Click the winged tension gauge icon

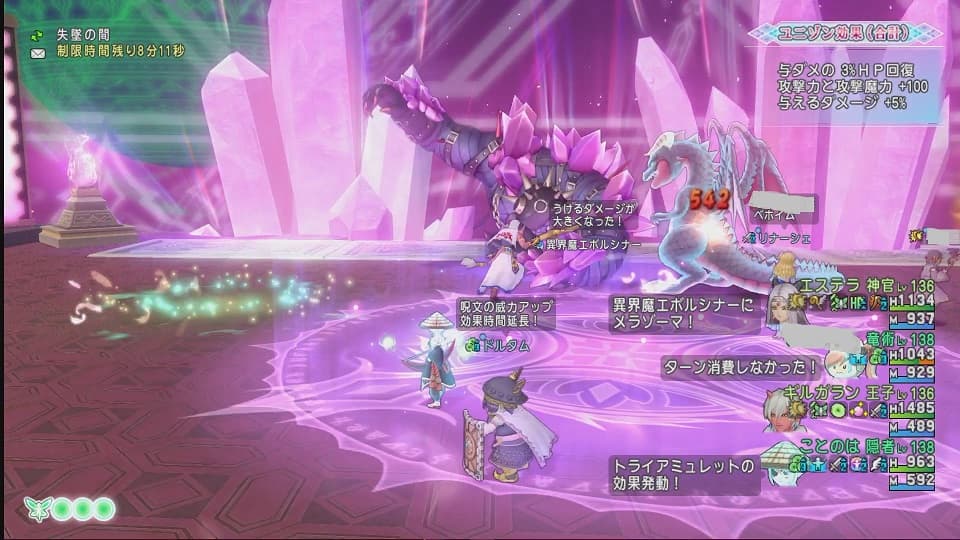(x=39, y=509)
